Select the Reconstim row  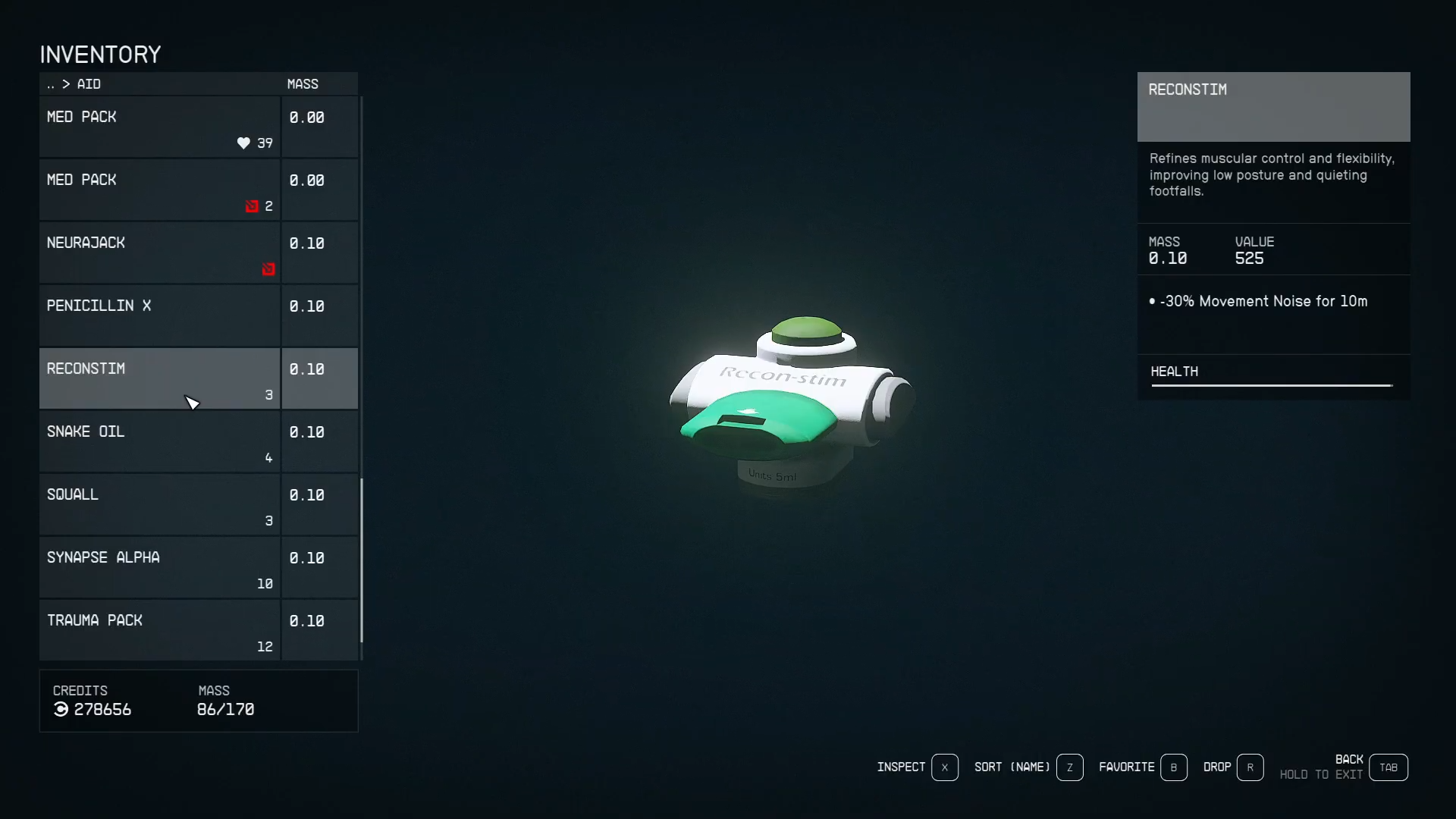[159, 379]
